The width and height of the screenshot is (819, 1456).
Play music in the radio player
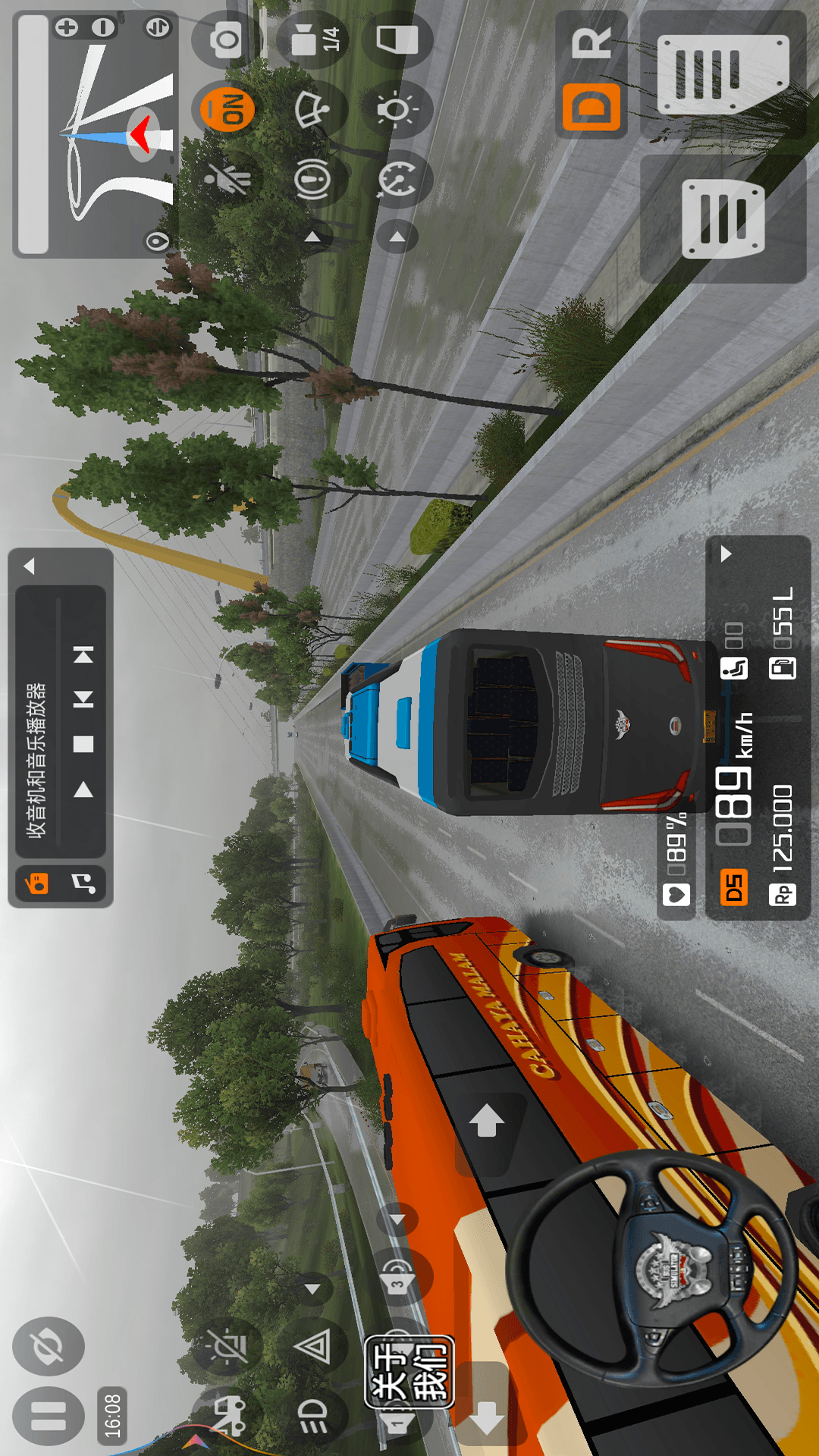(x=83, y=790)
